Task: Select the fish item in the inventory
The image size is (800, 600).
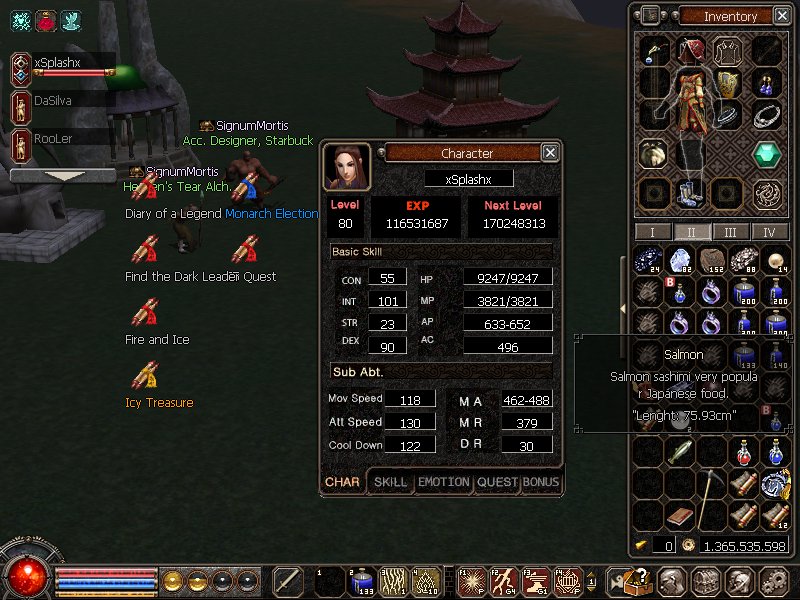Action: pyautogui.click(x=681, y=452)
